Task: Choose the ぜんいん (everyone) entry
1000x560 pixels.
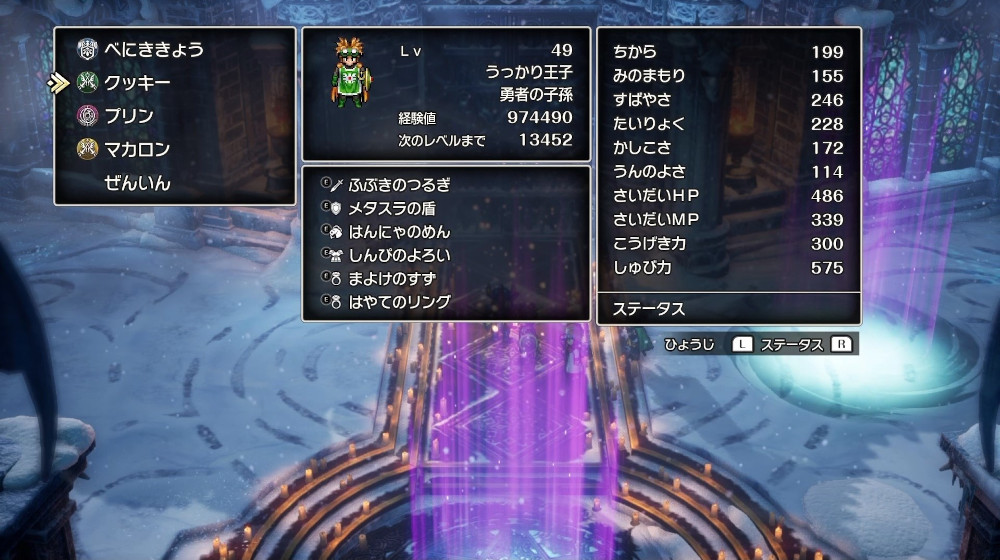Action: pyautogui.click(x=137, y=183)
